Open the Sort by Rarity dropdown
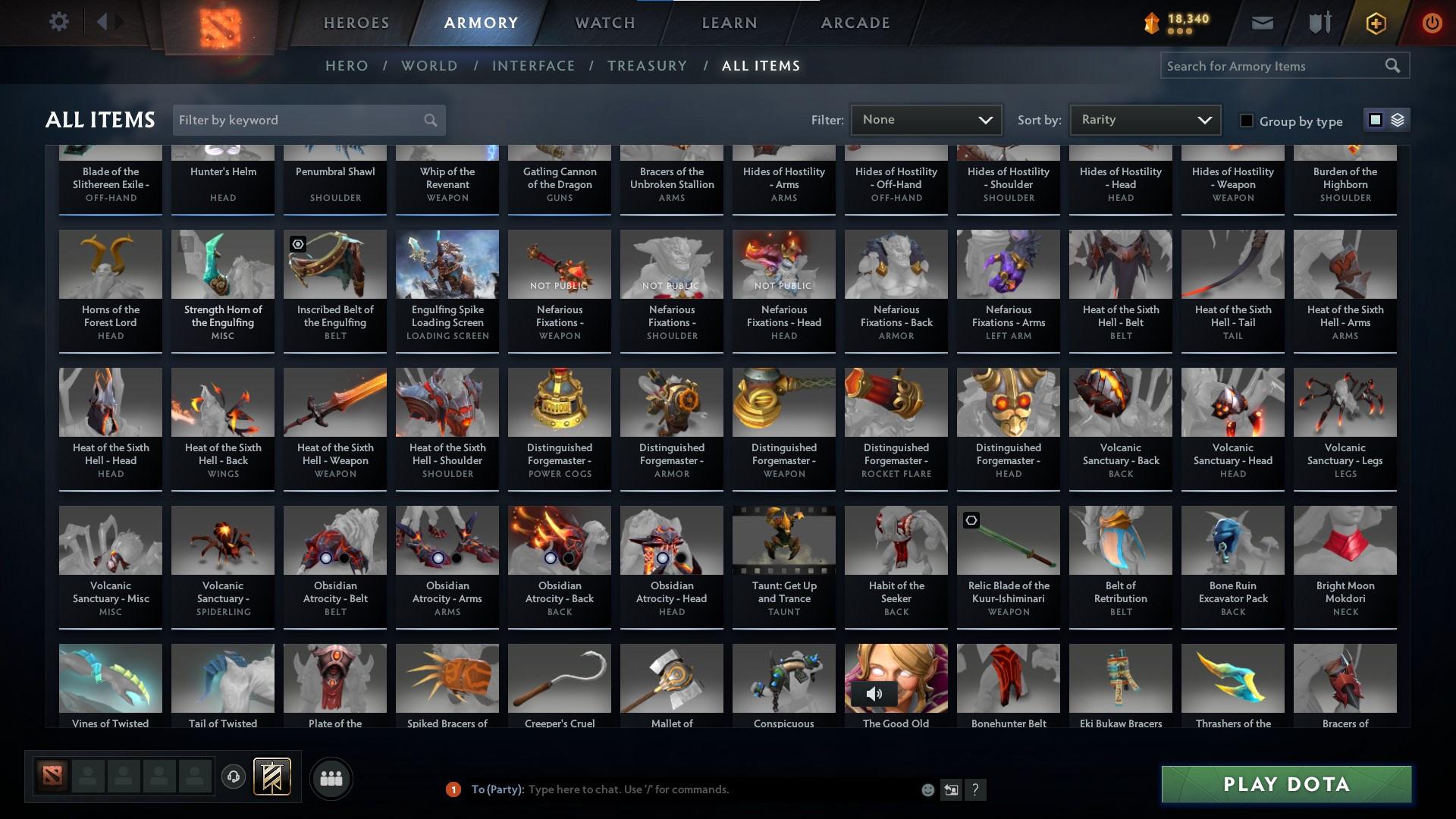 1144,119
